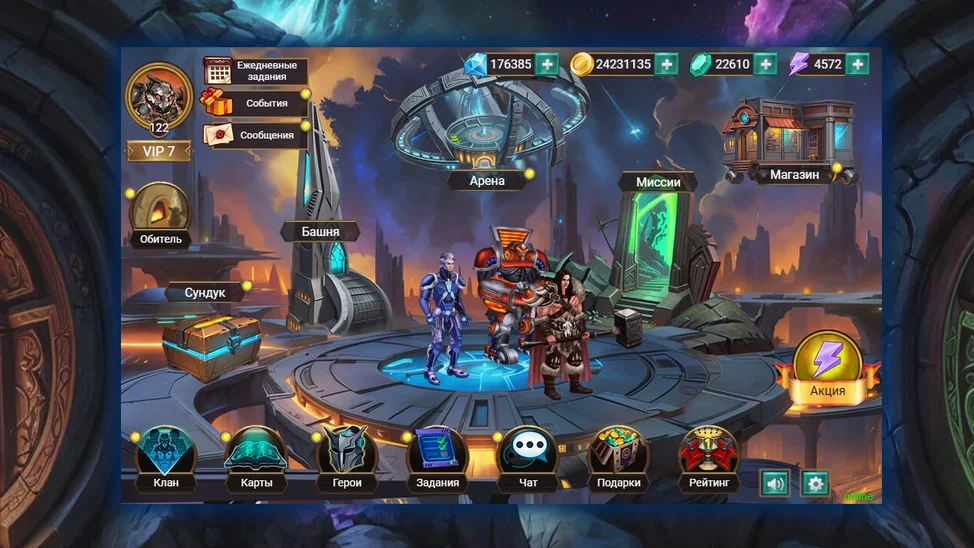Image resolution: width=974 pixels, height=548 pixels.
Task: Open the Сундук chest
Action: (x=212, y=340)
